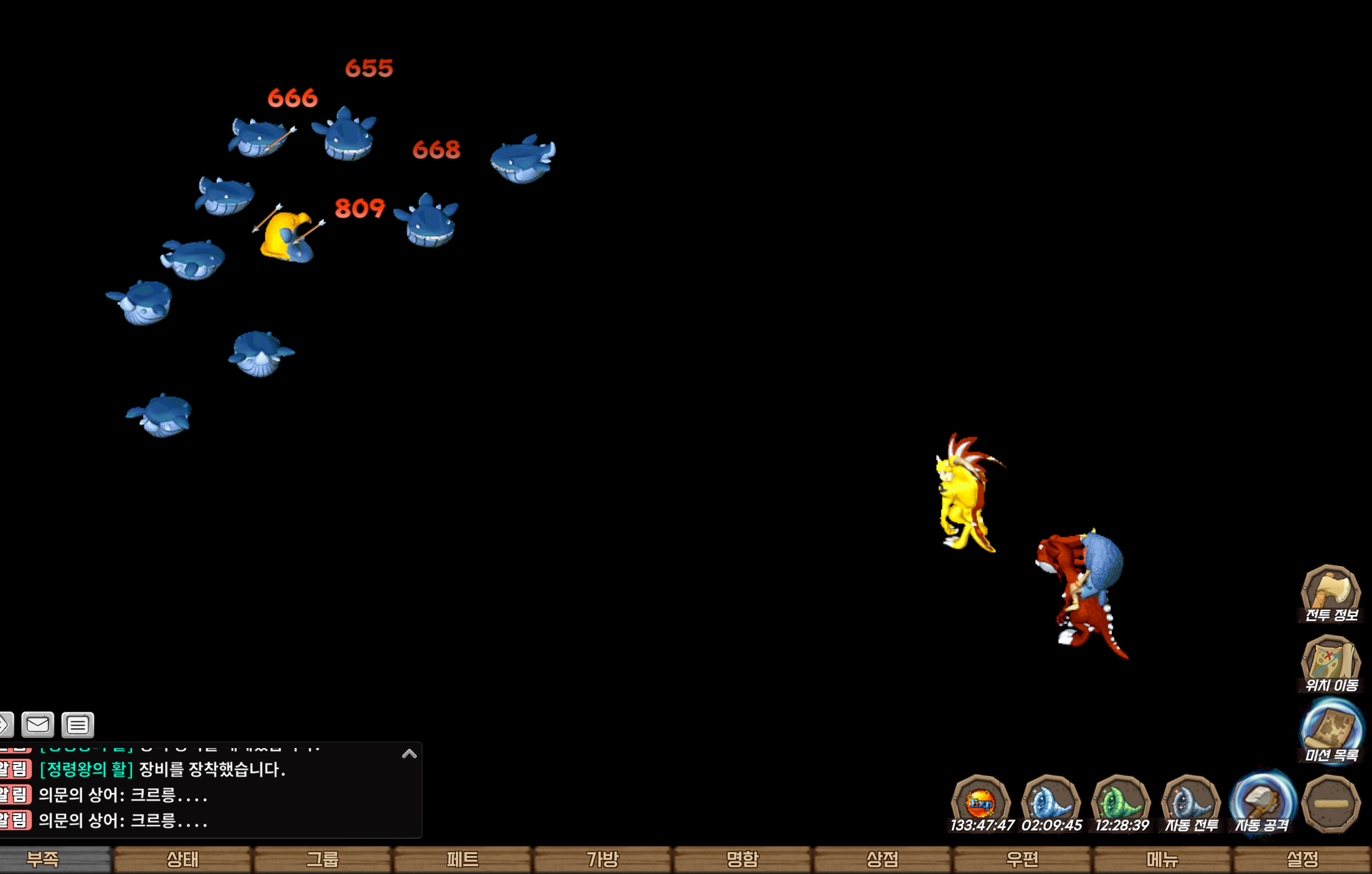The height and width of the screenshot is (874, 1372).
Task: Toggle 자동 전투 auto battle
Action: point(1191,803)
